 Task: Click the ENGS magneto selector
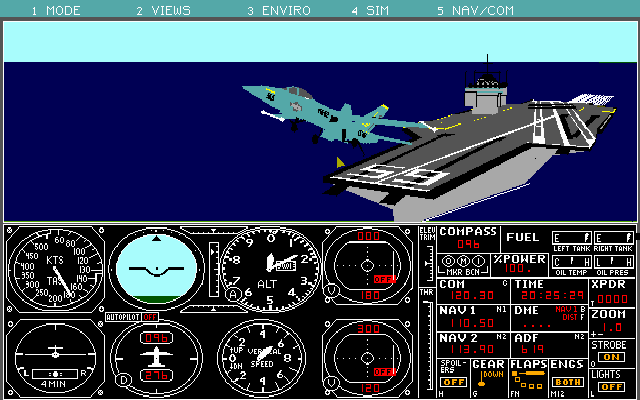[567, 381]
